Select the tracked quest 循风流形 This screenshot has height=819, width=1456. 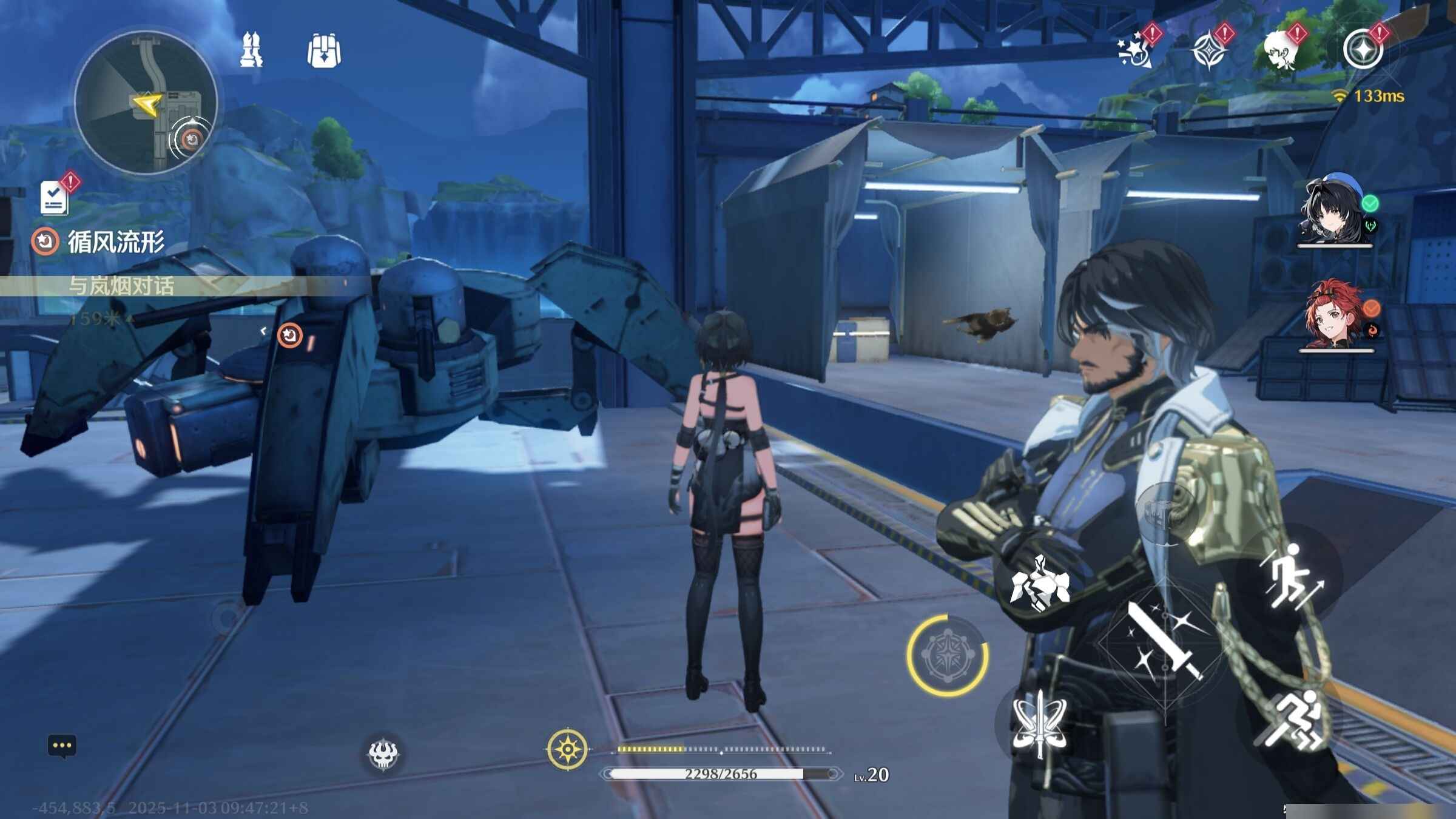(115, 241)
